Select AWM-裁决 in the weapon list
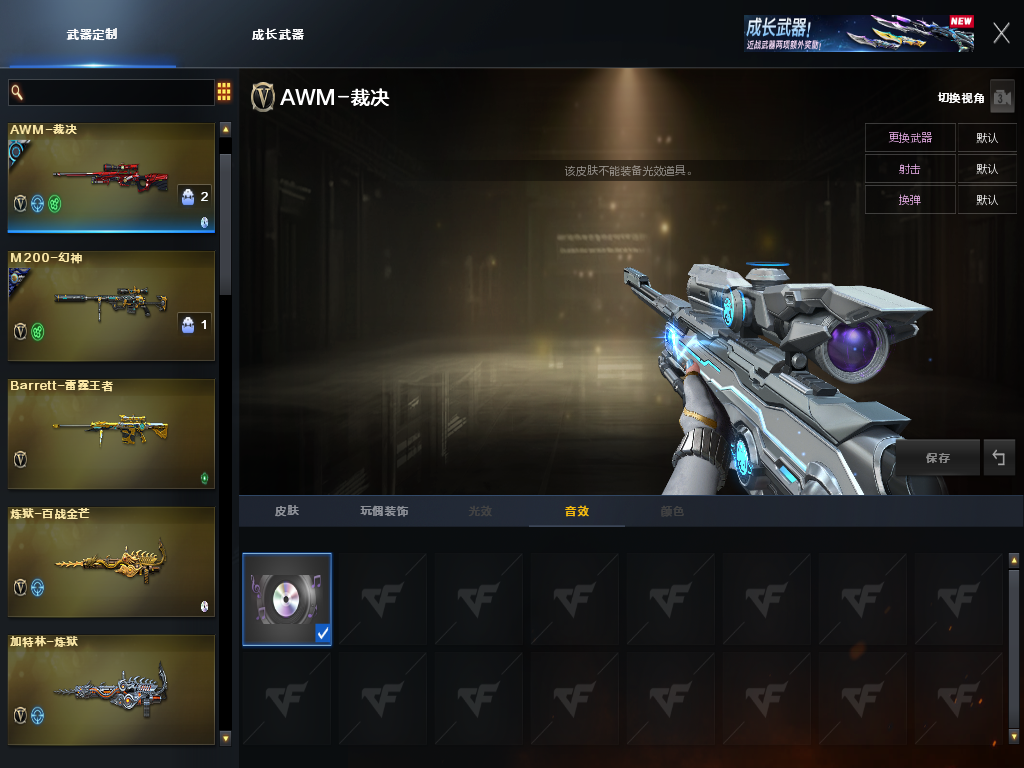Viewport: 1024px width, 768px height. click(111, 177)
